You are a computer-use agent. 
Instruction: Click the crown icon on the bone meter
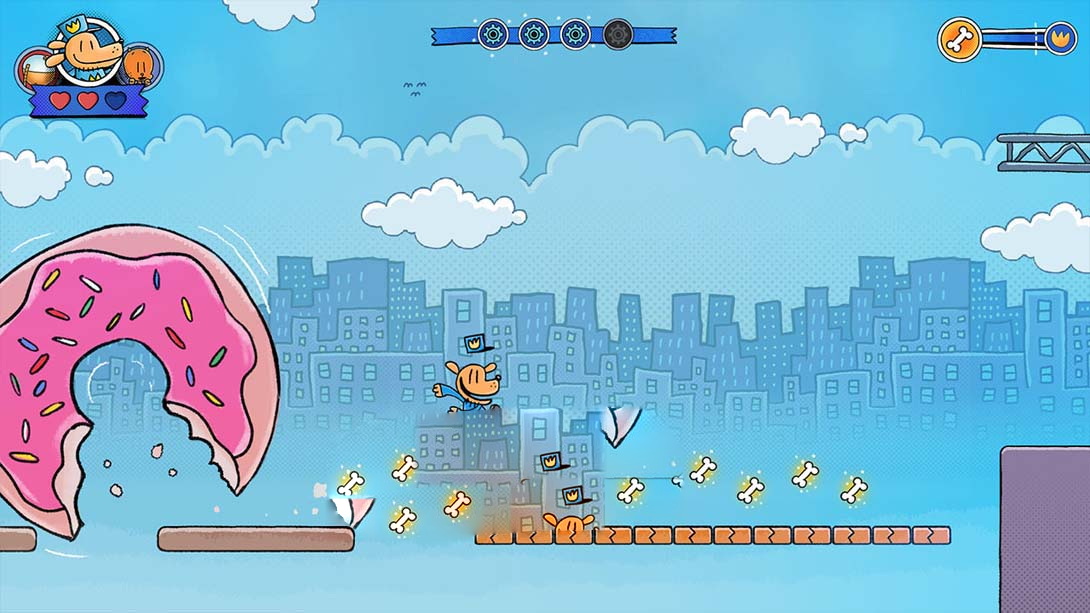point(1058,40)
